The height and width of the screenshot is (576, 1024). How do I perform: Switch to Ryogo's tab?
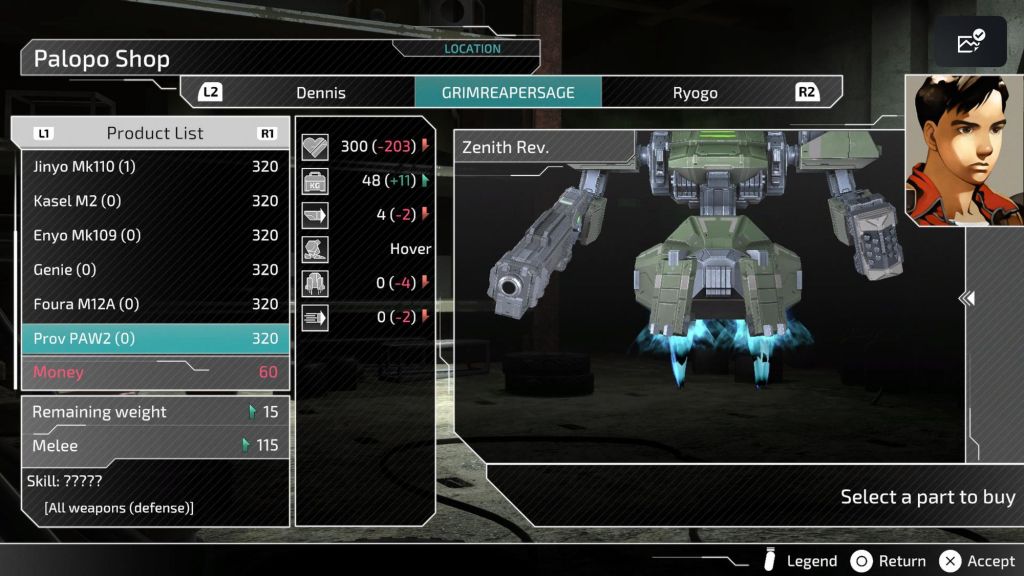[x=695, y=93]
